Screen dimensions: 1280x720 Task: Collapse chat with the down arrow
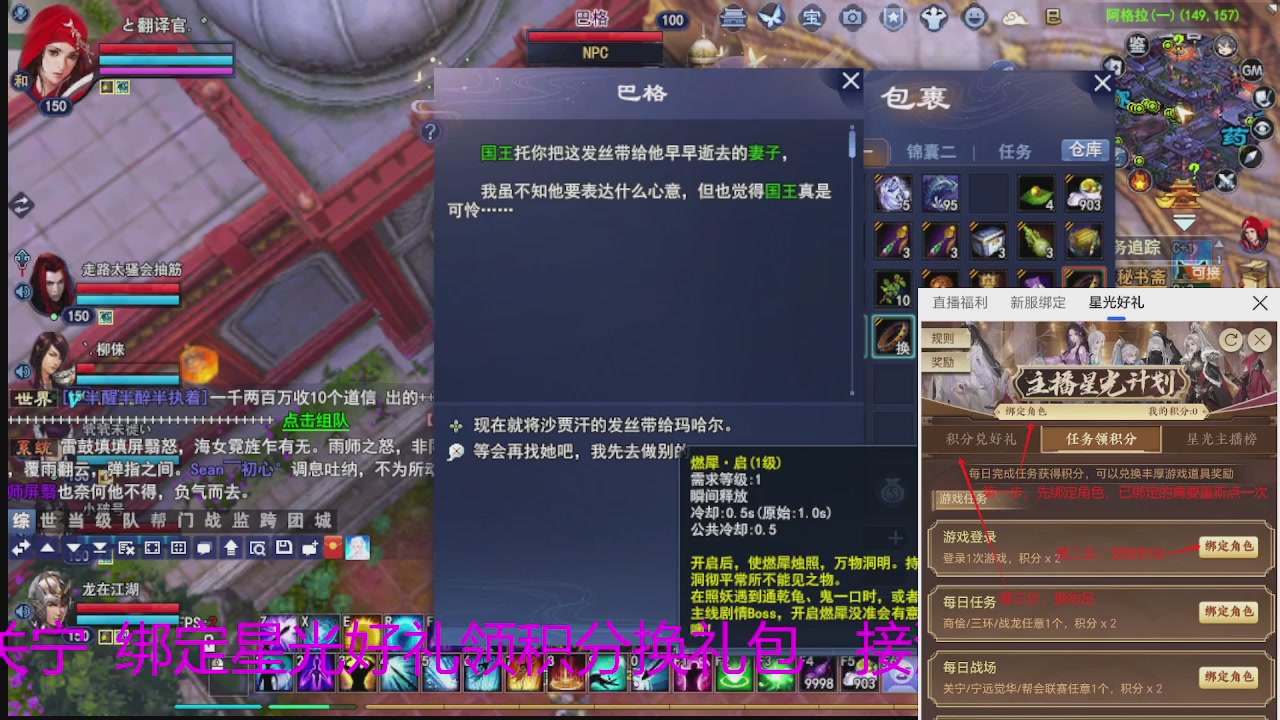point(73,548)
